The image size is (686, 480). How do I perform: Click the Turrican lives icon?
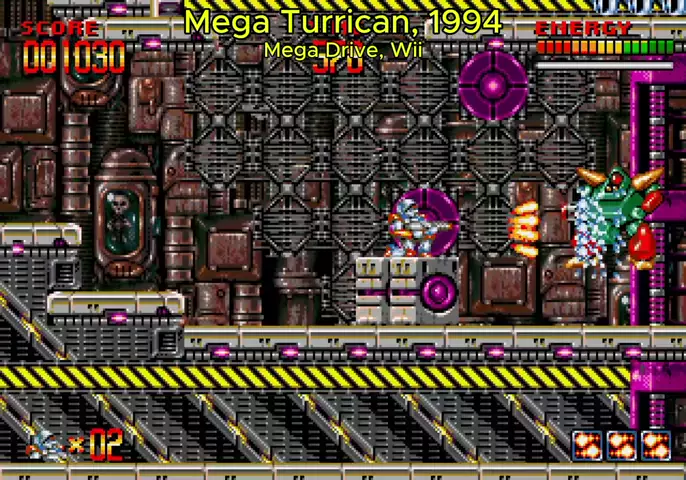tap(45, 443)
